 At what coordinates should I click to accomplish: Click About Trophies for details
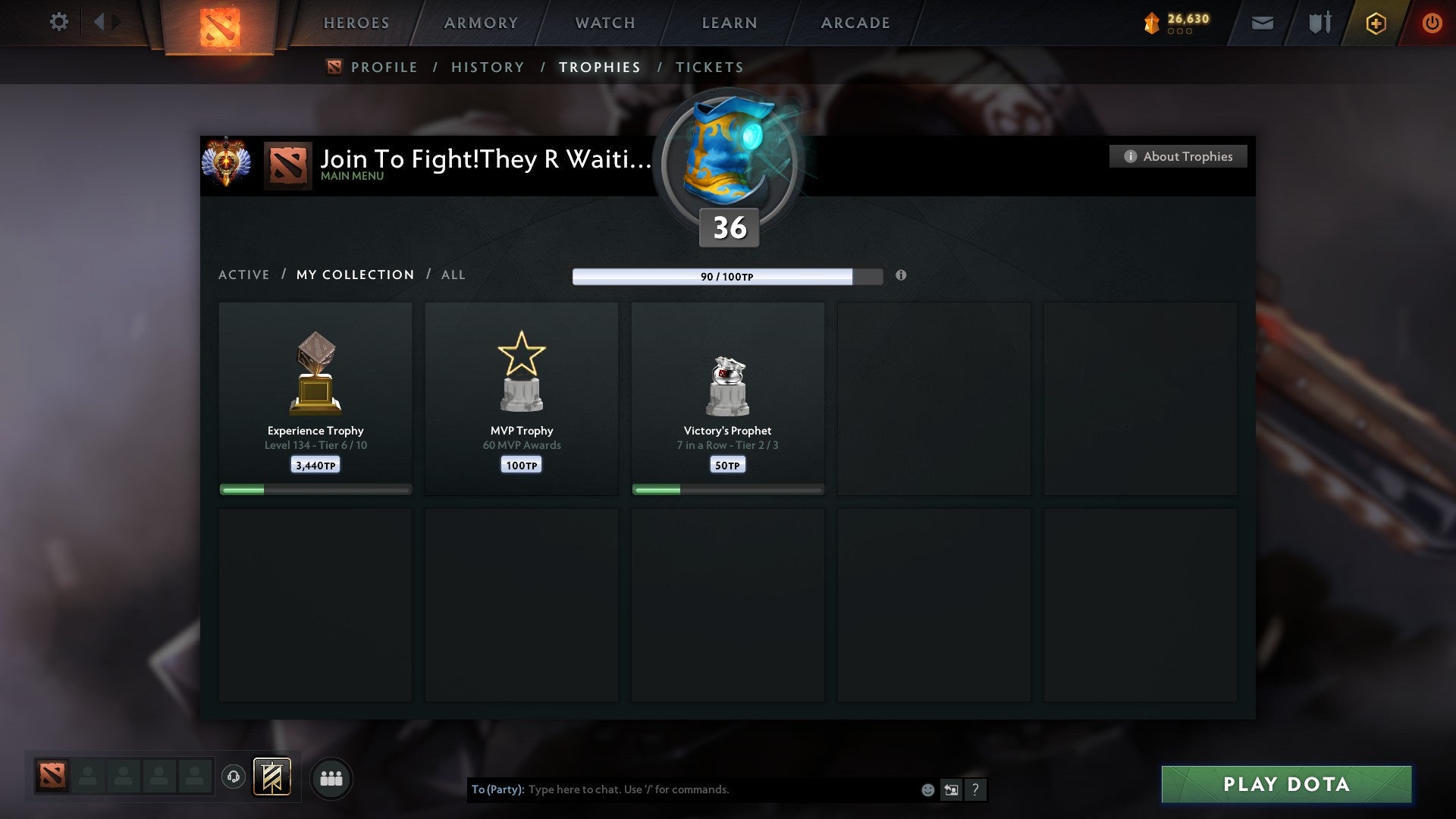[x=1178, y=156]
